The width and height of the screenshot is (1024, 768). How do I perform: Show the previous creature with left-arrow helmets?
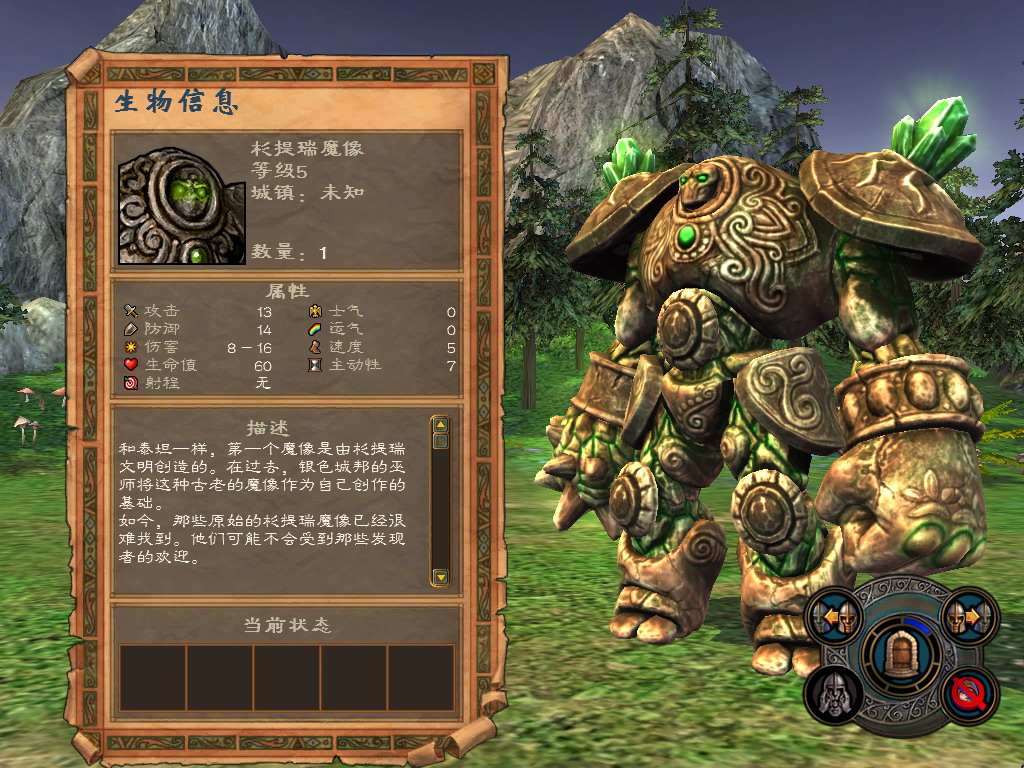pyautogui.click(x=836, y=616)
